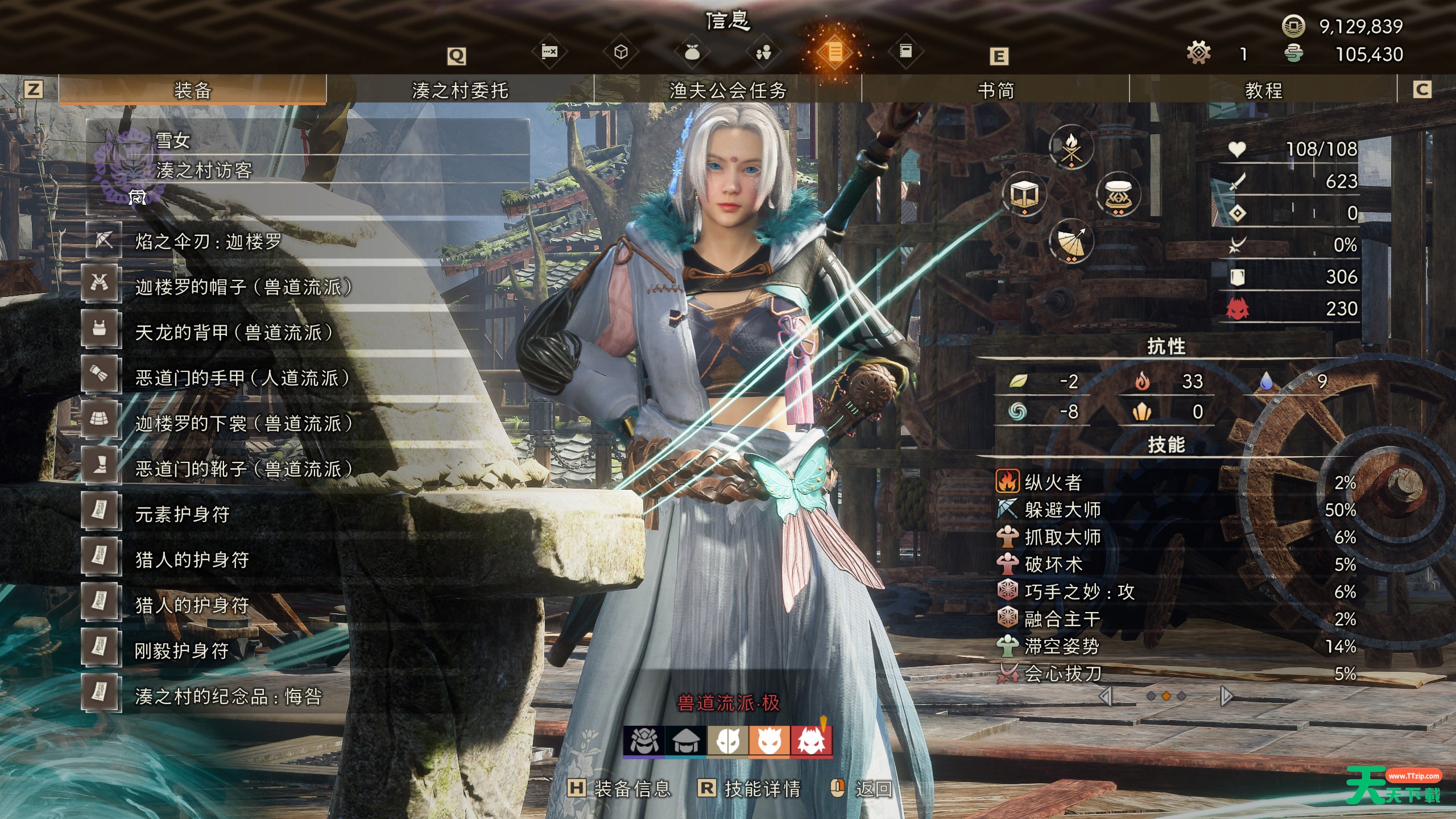The width and height of the screenshot is (1456, 819).
Task: Choose the 刚毅护身符 charm row
Action: (182, 651)
